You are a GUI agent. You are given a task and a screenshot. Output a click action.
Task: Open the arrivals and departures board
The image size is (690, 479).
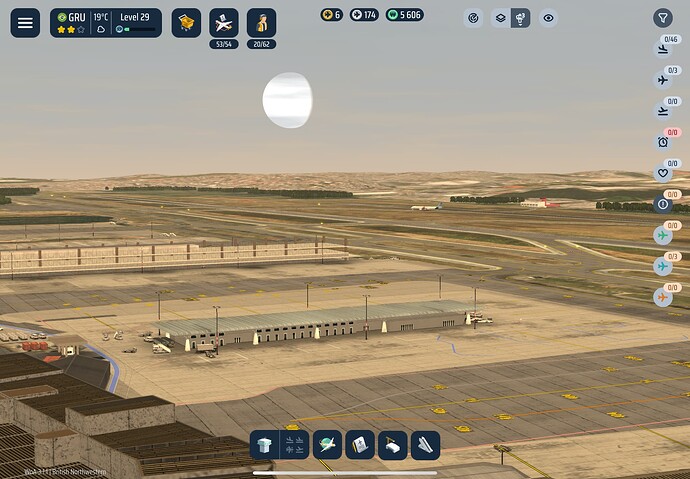pyautogui.click(x=294, y=445)
